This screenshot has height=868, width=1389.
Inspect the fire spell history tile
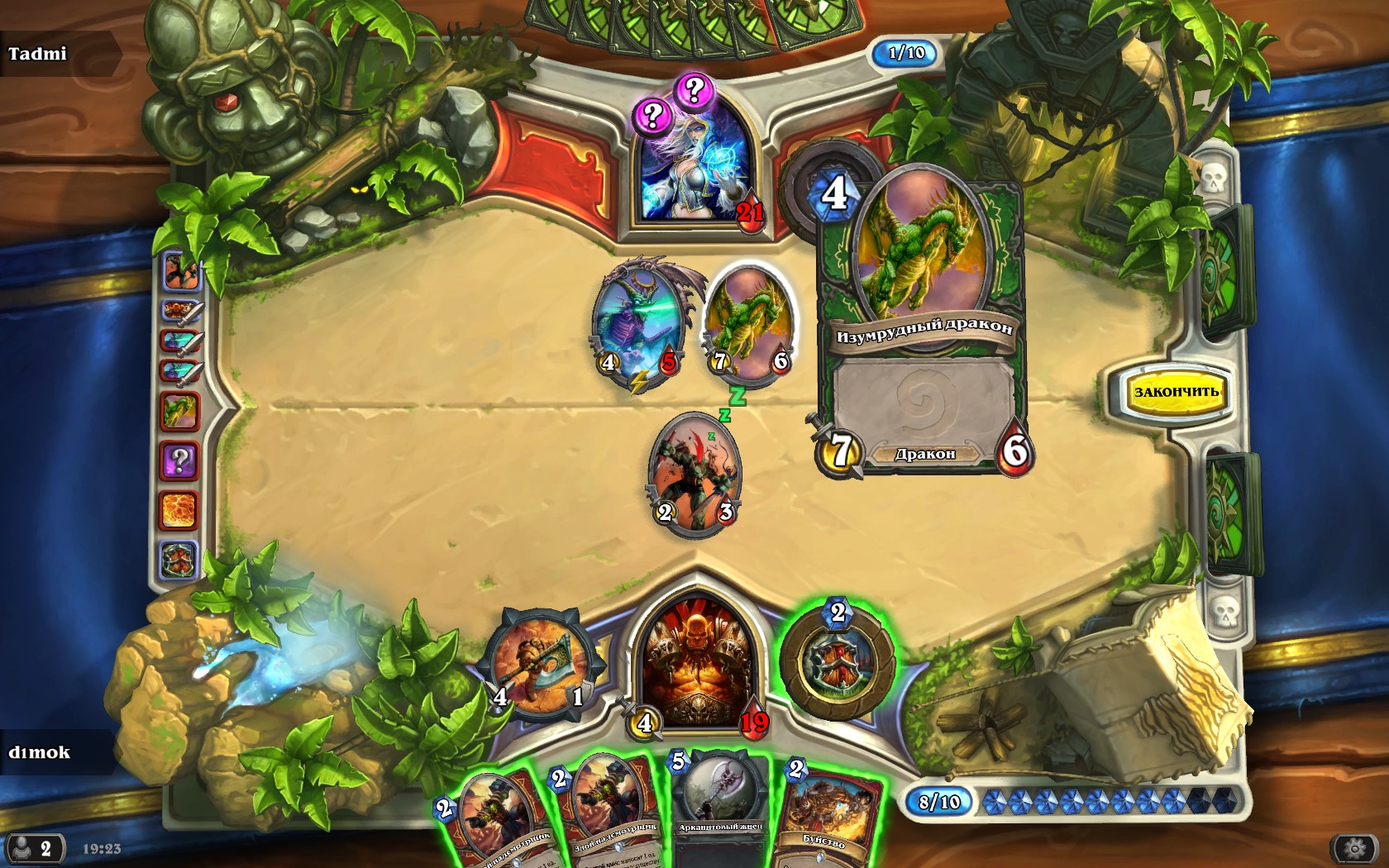[x=179, y=510]
